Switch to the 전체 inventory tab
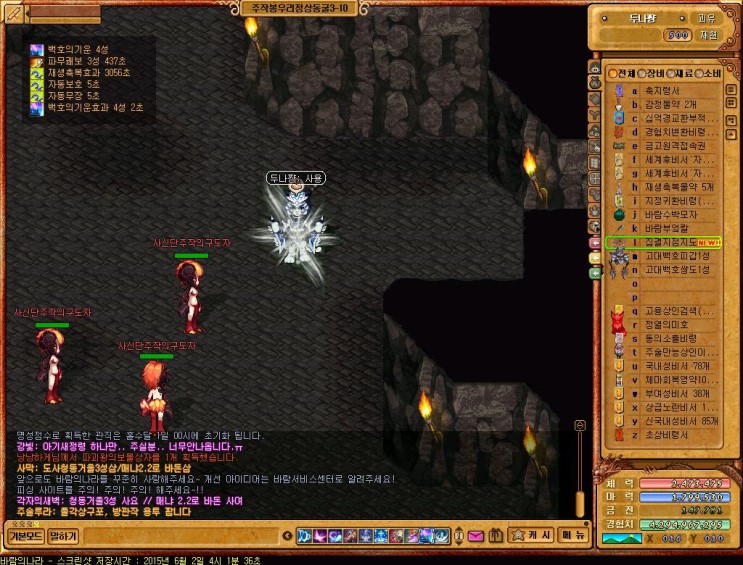 click(625, 73)
